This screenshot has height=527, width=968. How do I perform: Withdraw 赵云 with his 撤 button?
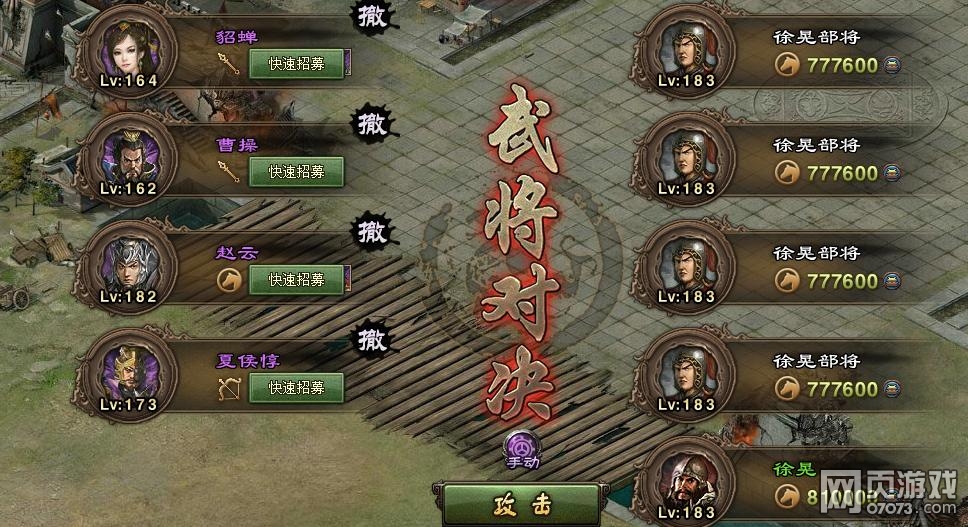(371, 232)
